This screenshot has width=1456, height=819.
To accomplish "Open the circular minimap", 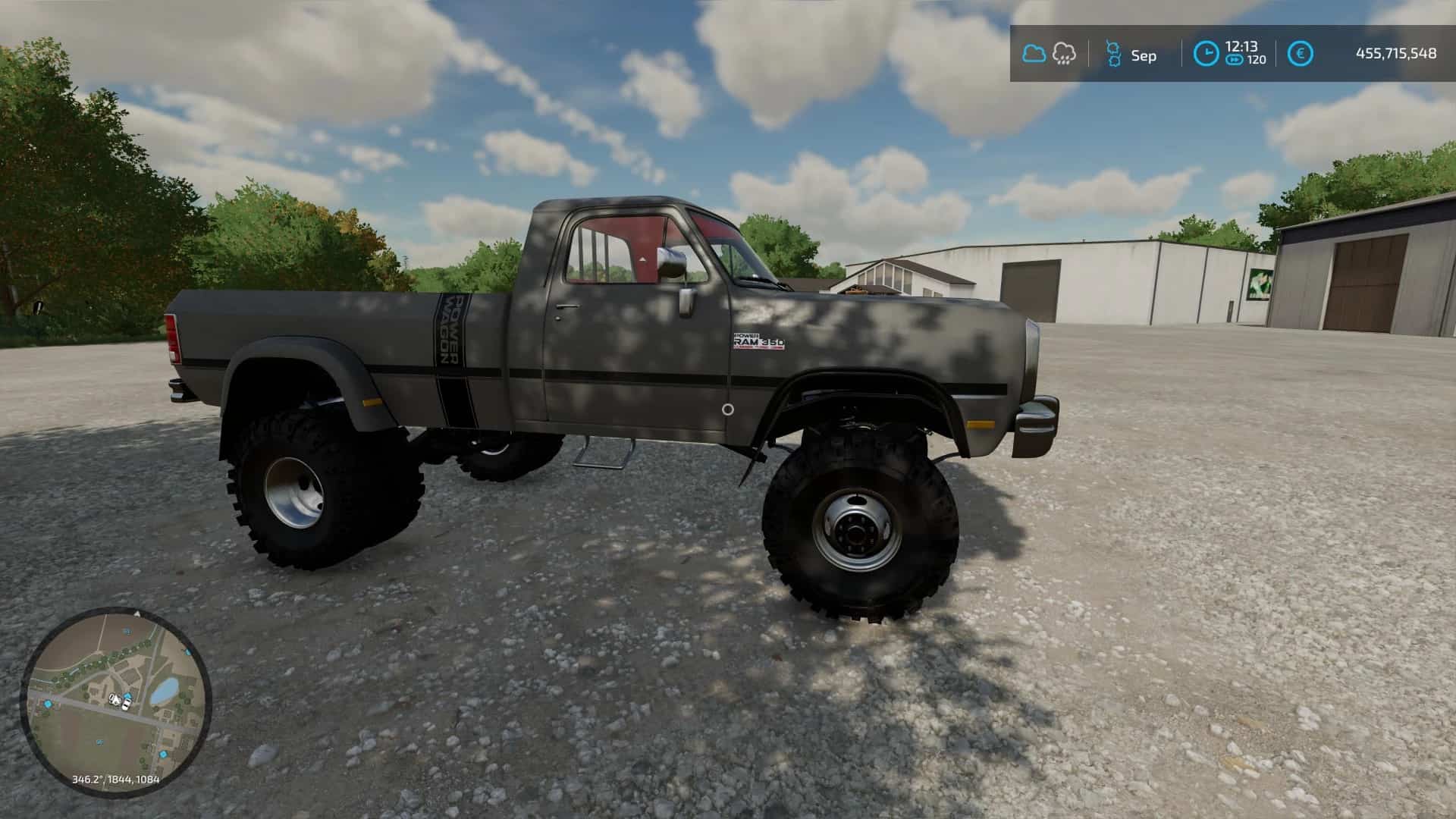I will [x=116, y=701].
